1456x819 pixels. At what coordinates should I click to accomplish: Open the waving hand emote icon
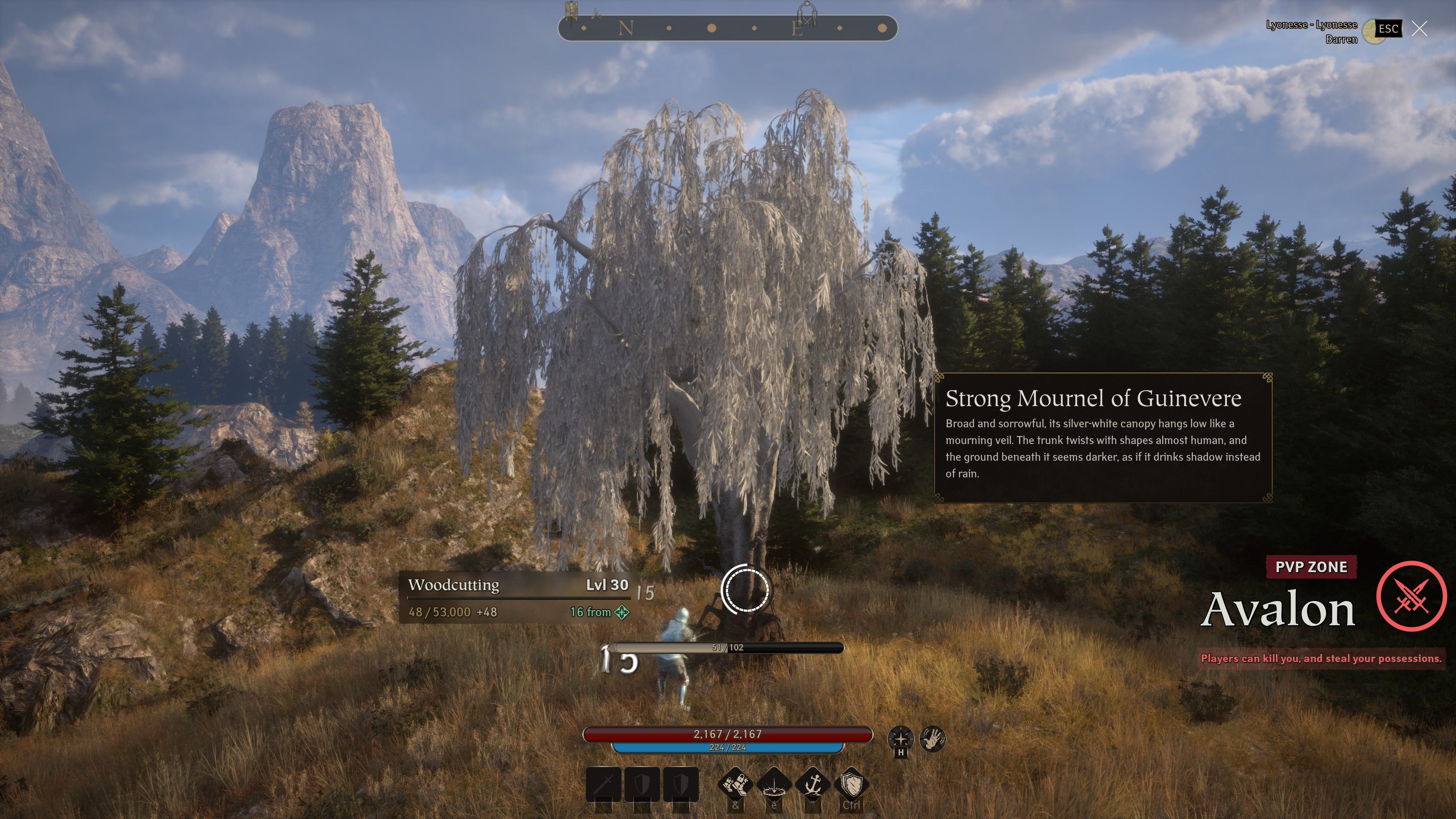pyautogui.click(x=932, y=739)
